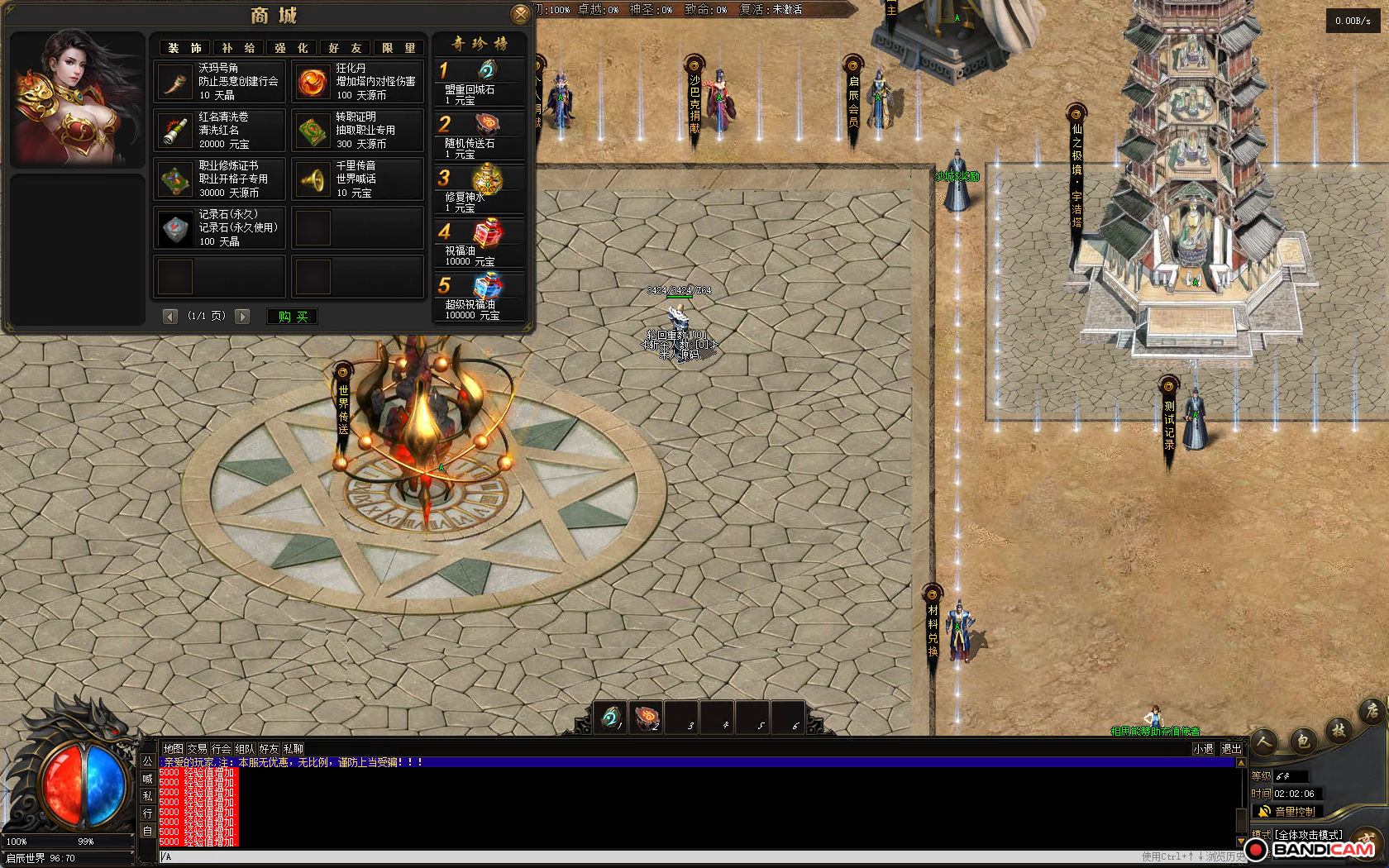Choose the 记录石(永久) shop item
This screenshot has width=1389, height=868.
click(x=220, y=227)
